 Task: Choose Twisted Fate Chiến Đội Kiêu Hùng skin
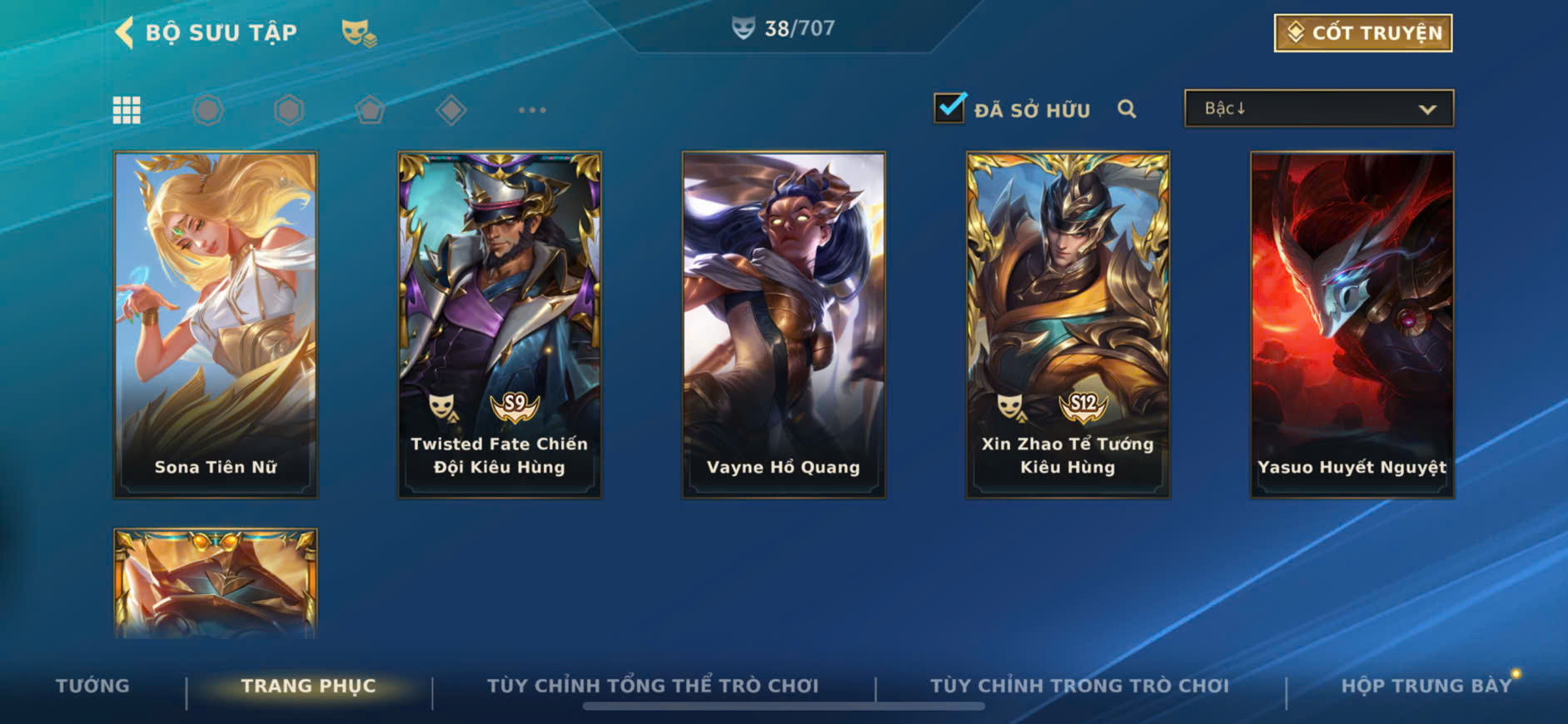[500, 325]
